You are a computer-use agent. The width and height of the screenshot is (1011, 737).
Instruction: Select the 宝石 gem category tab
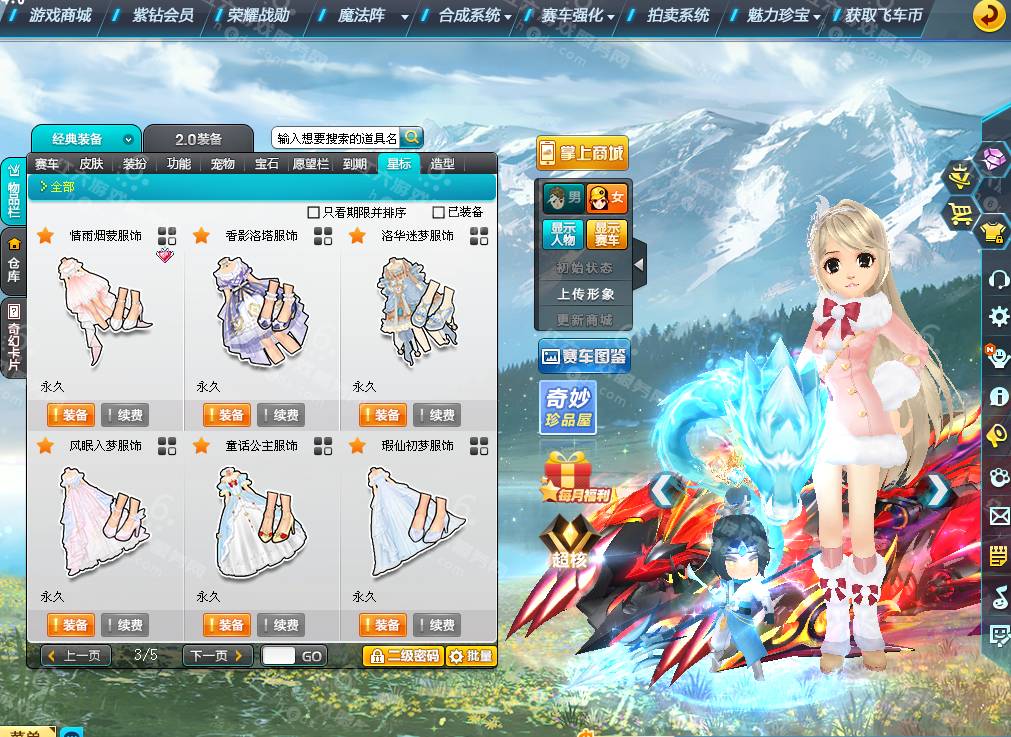(x=267, y=164)
